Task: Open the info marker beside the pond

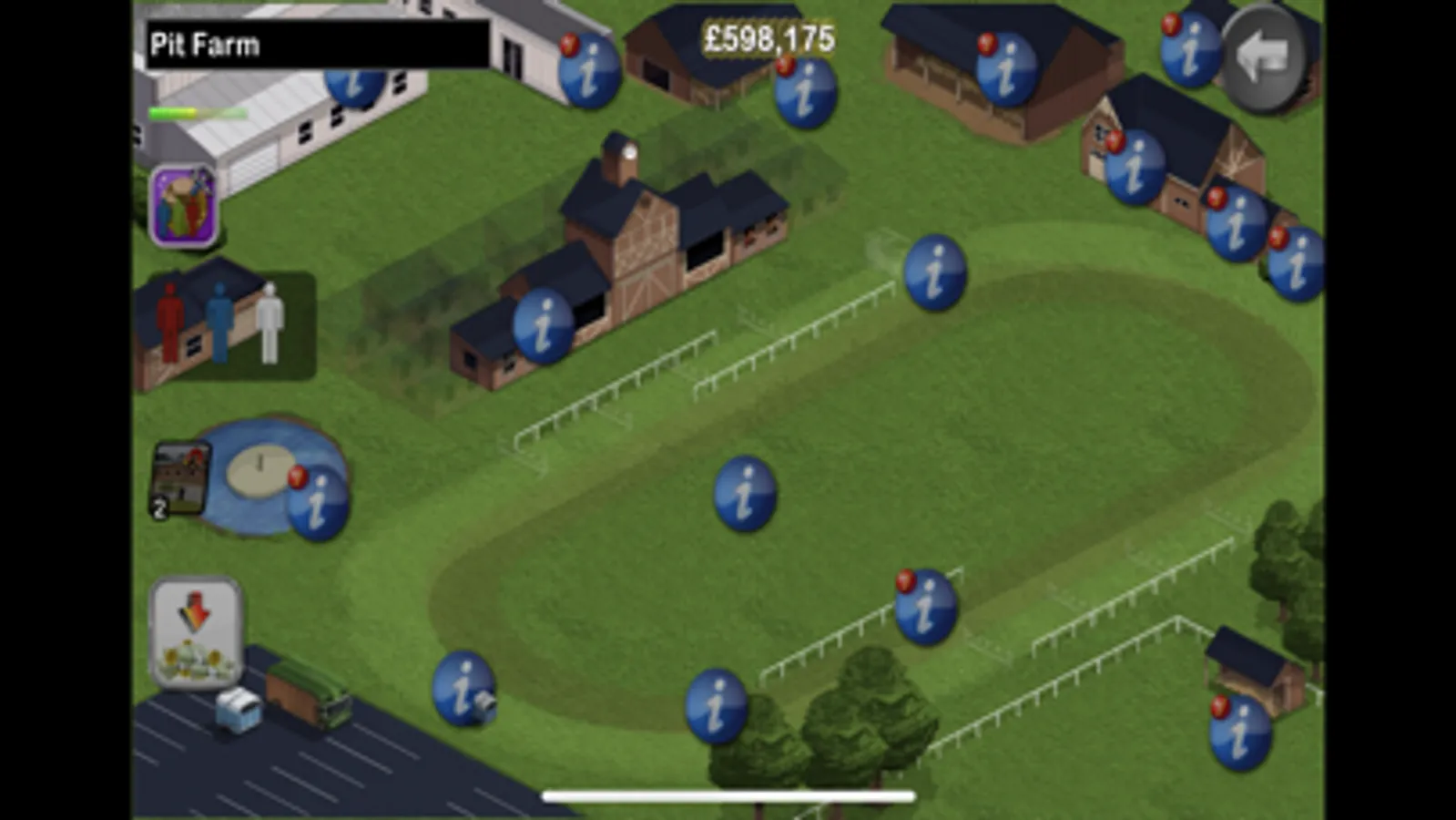Action: [x=319, y=501]
